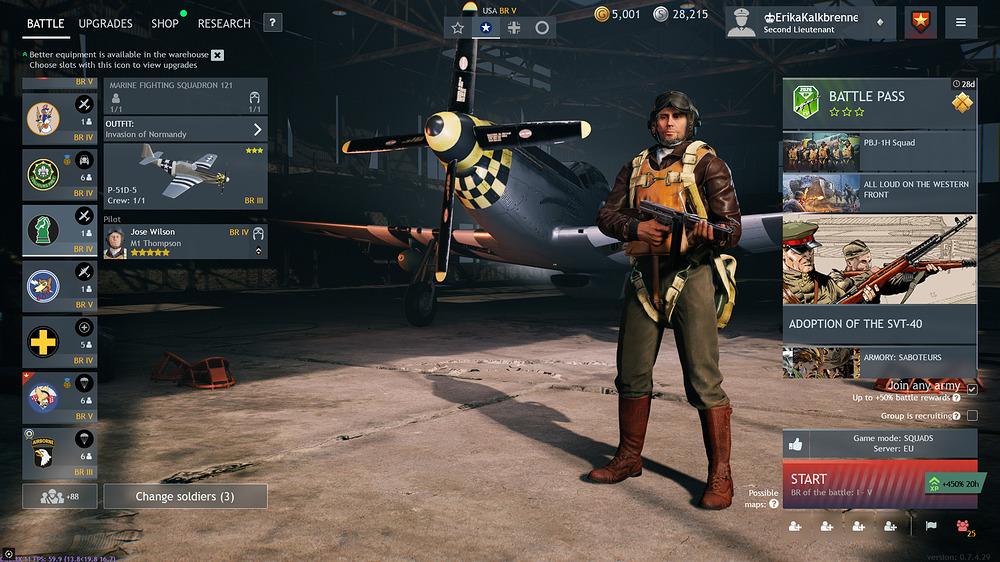Select the P-51D-5 aircraft card

186,176
